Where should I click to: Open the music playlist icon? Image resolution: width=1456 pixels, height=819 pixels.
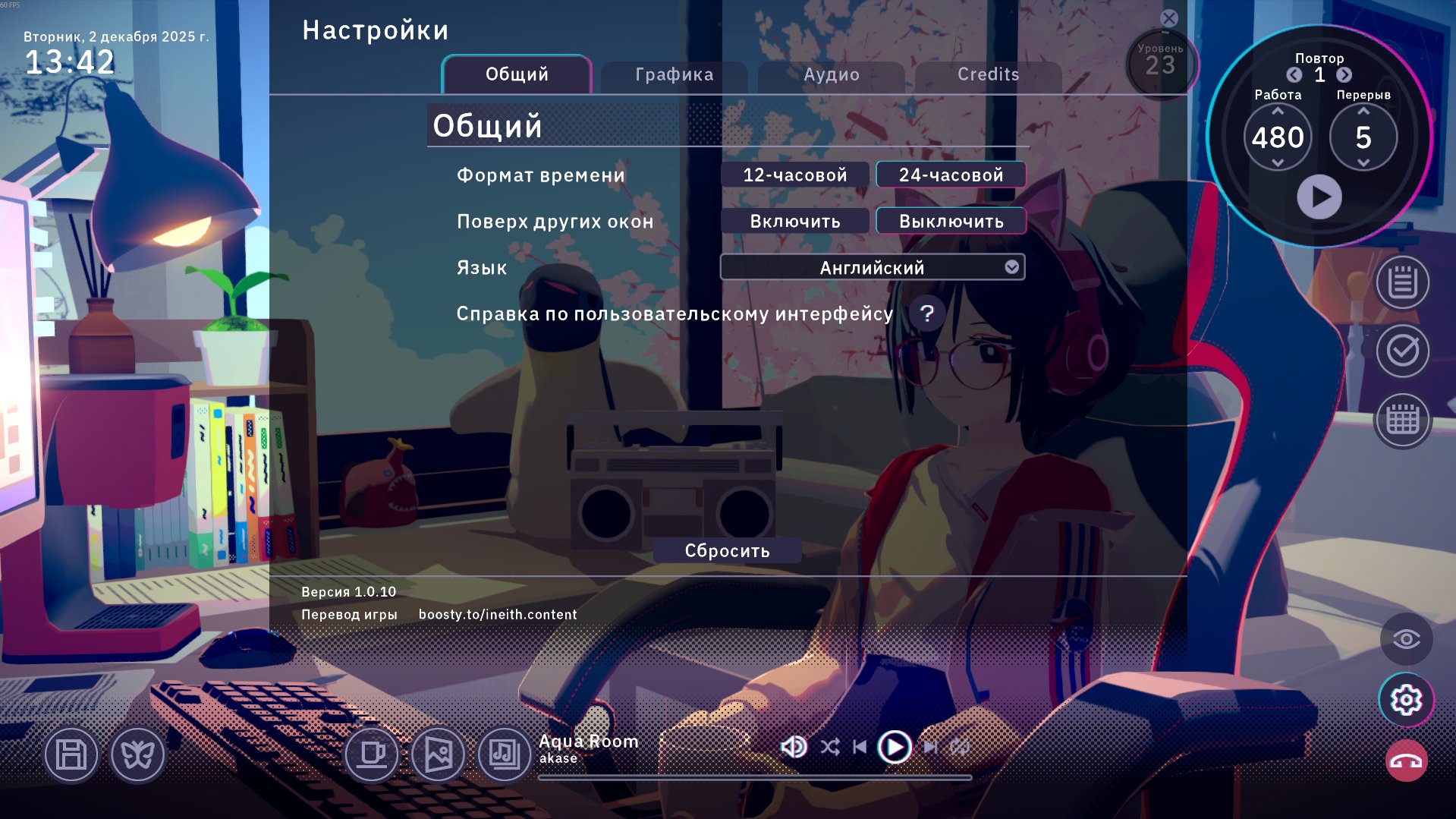(503, 755)
